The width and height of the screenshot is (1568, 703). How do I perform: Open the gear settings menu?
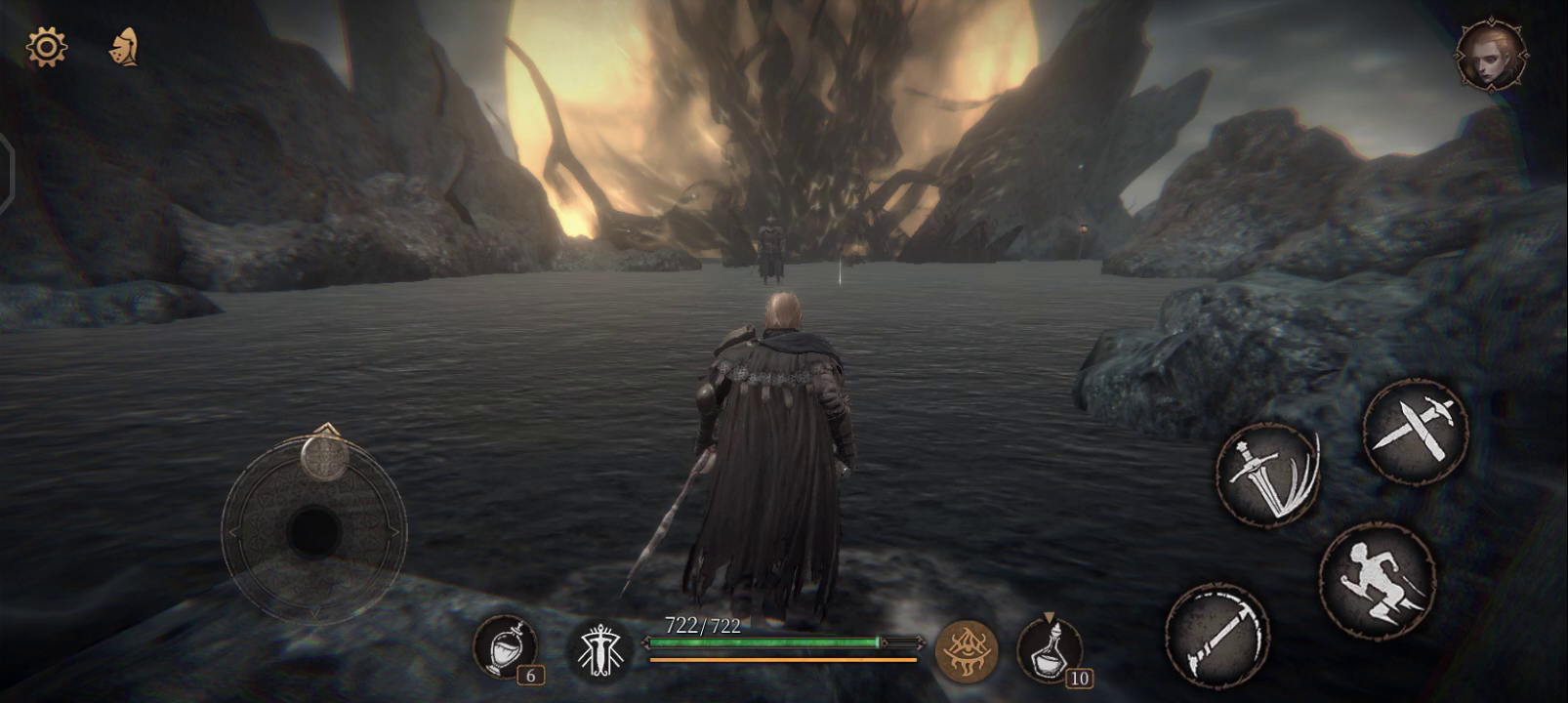(46, 47)
